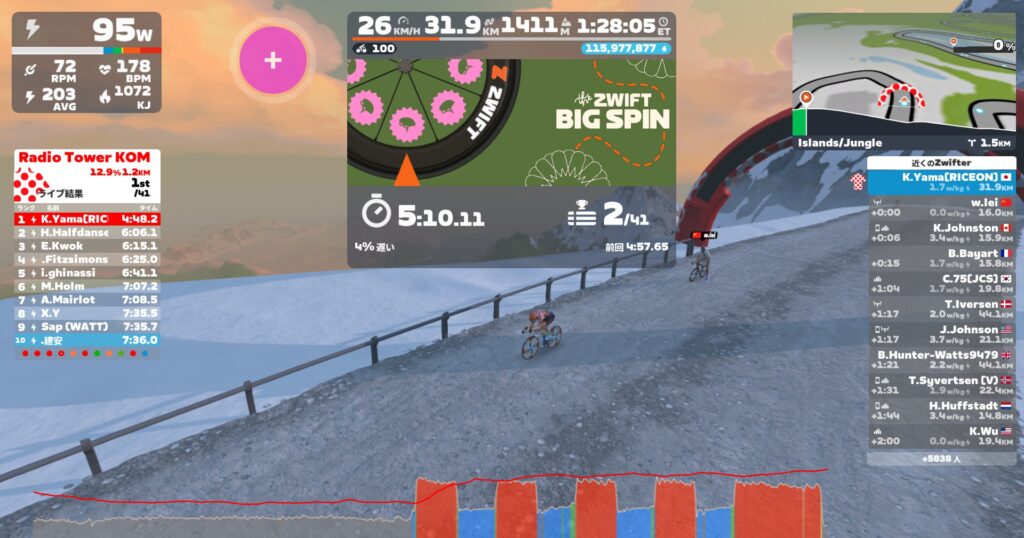Select H.Huffstadt from nearby Zwifters
This screenshot has height=538, width=1024.
tap(941, 410)
